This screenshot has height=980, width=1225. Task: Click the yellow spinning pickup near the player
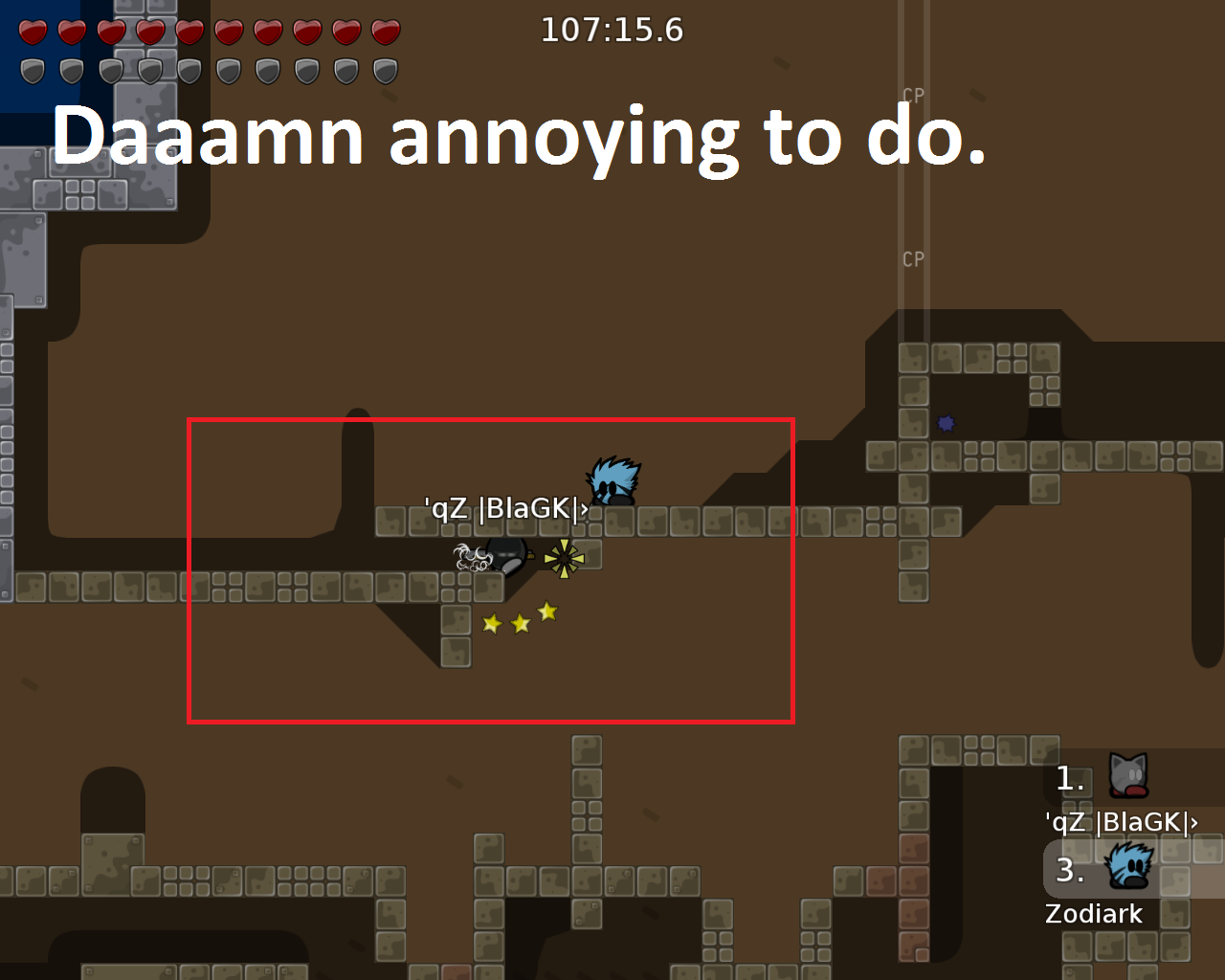[566, 557]
